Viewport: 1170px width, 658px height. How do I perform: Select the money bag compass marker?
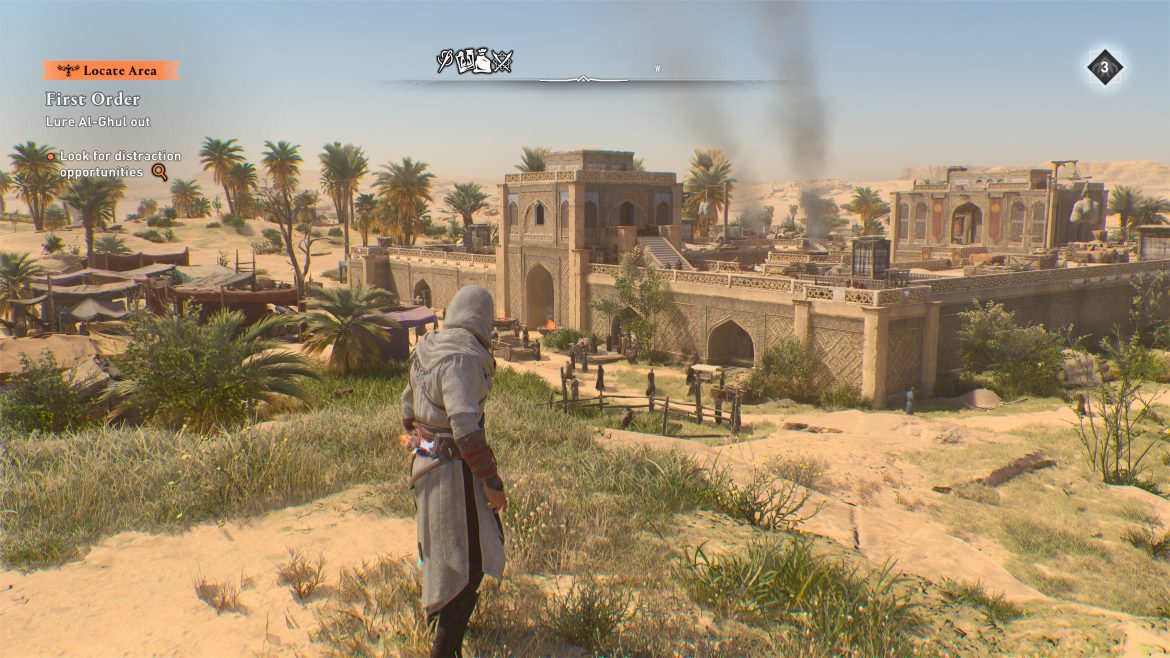[484, 63]
